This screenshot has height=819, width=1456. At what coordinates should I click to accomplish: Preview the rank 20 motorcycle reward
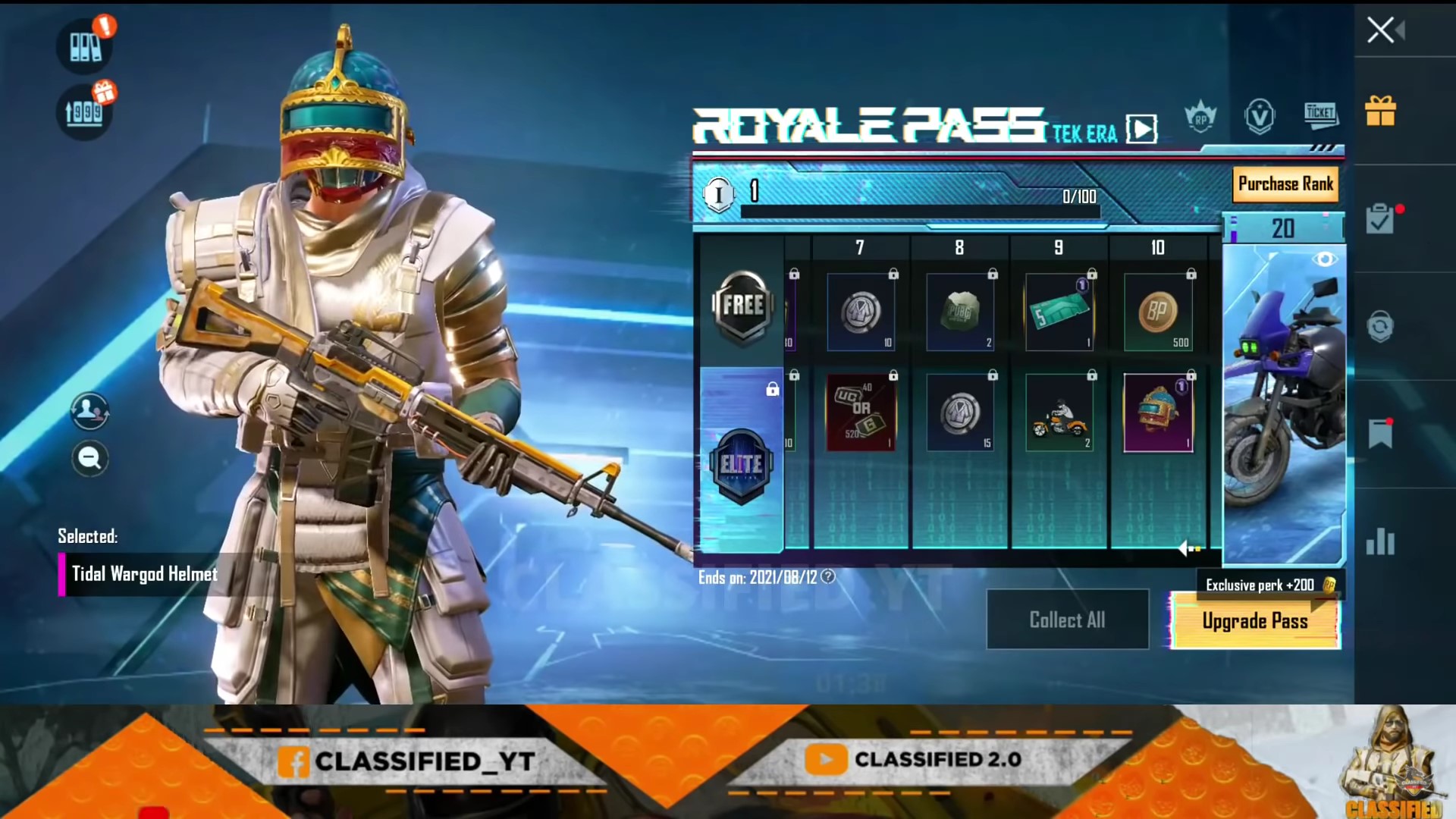click(x=1324, y=259)
